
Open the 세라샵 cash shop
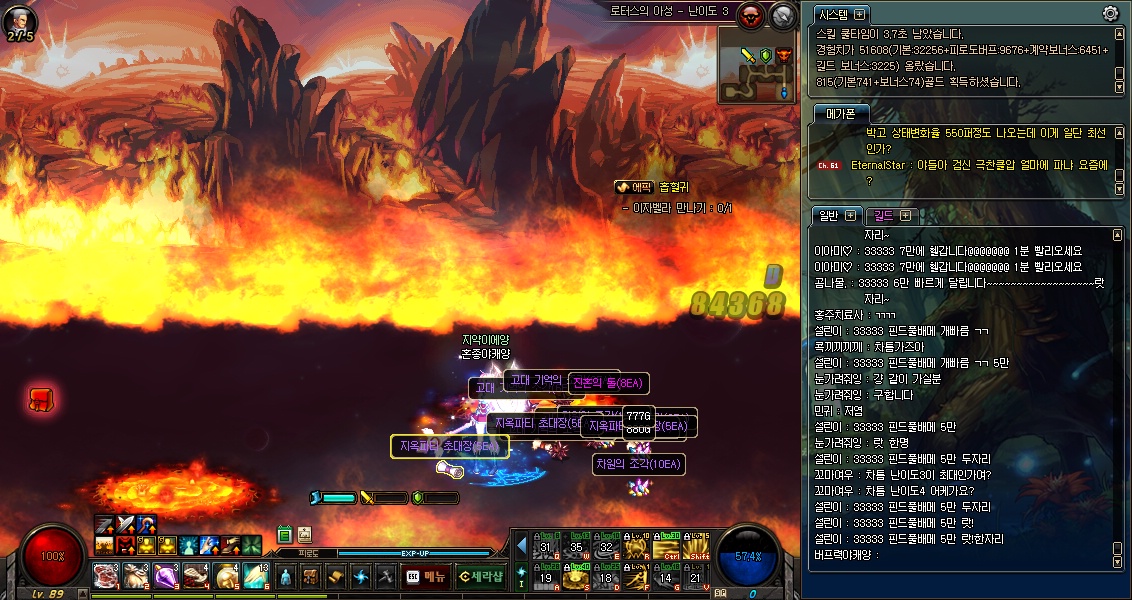click(x=480, y=577)
